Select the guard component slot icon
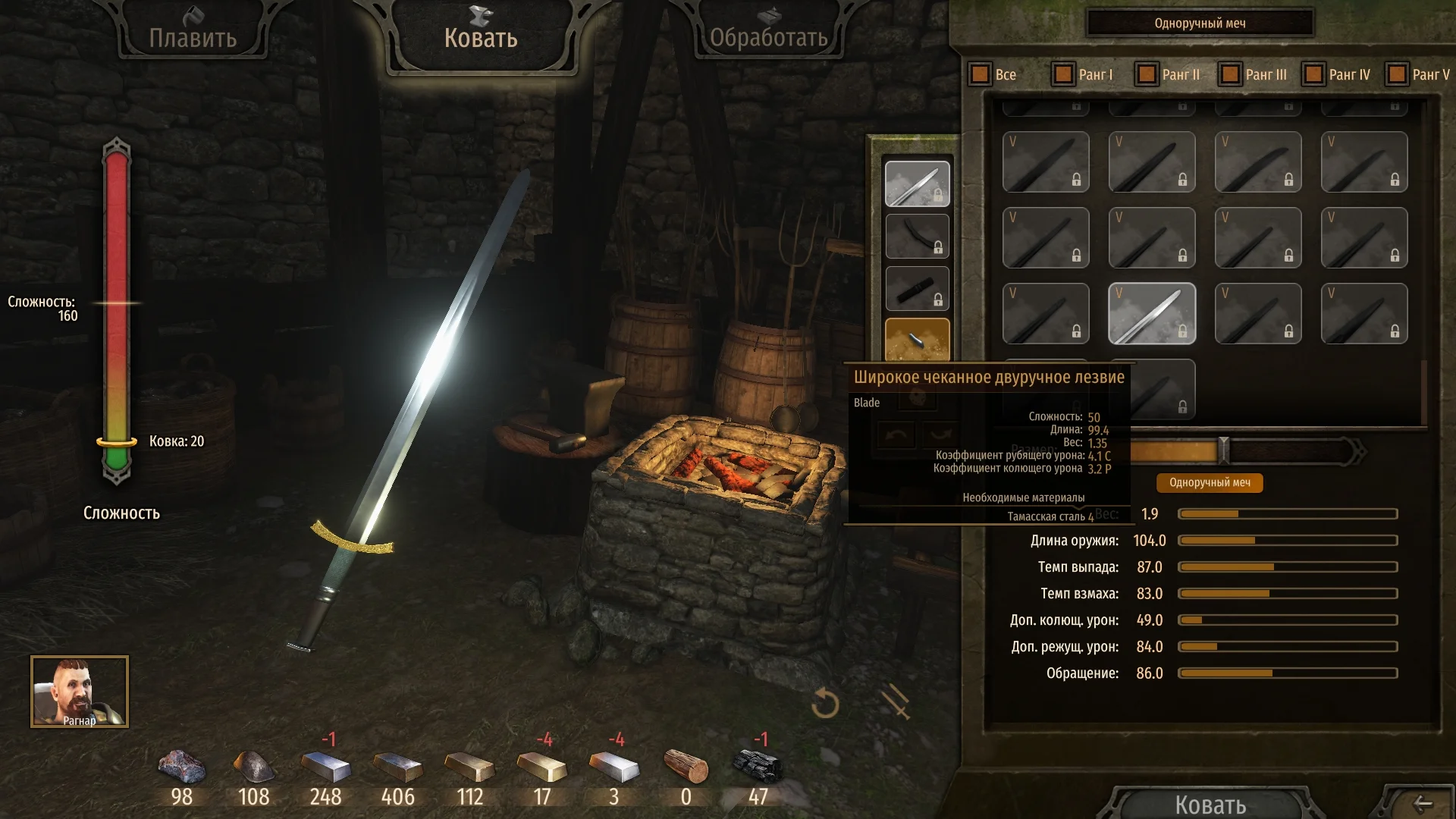The height and width of the screenshot is (819, 1456). coord(917,237)
